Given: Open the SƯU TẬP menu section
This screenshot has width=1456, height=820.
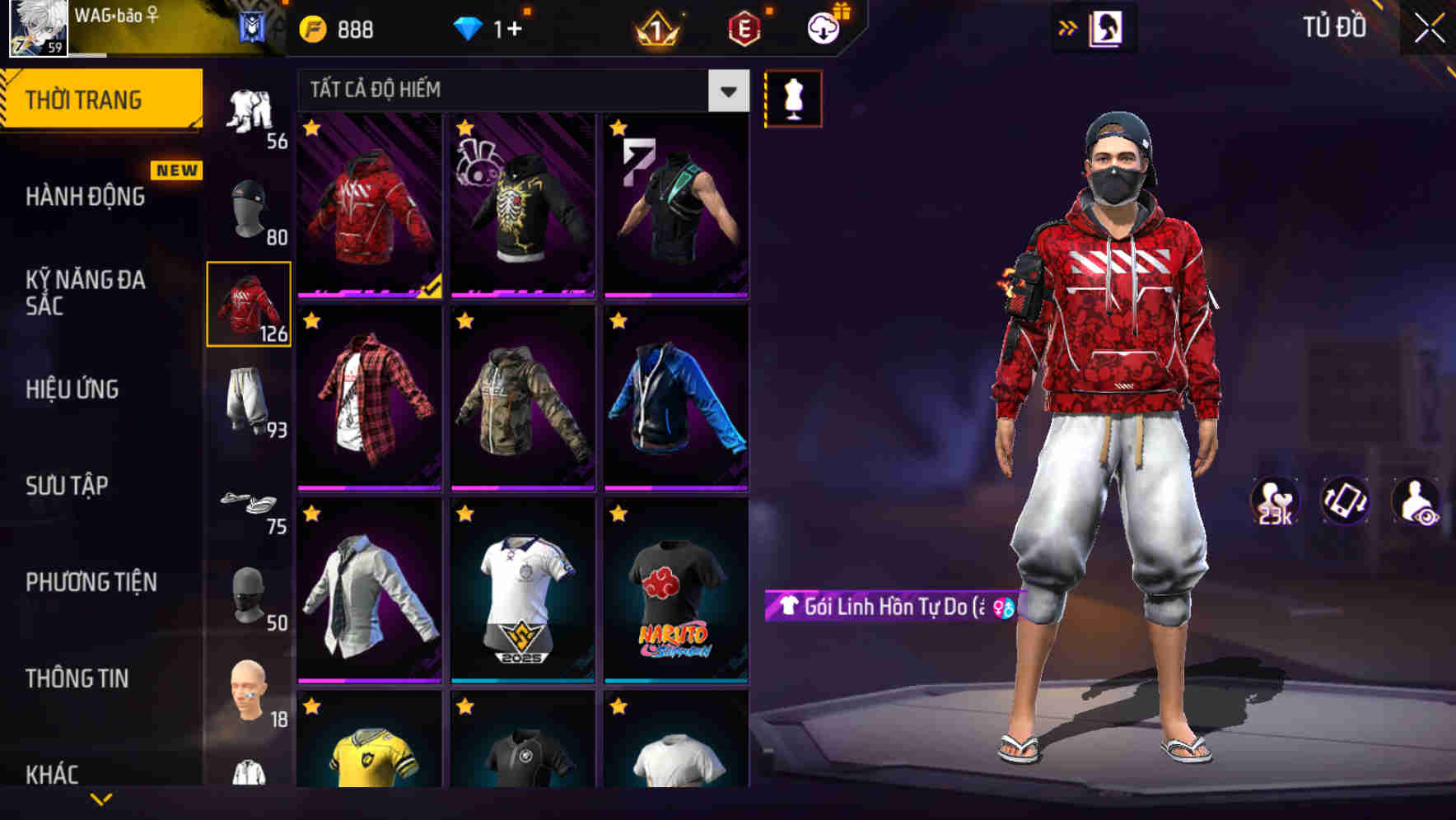Looking at the screenshot, I should pyautogui.click(x=70, y=486).
